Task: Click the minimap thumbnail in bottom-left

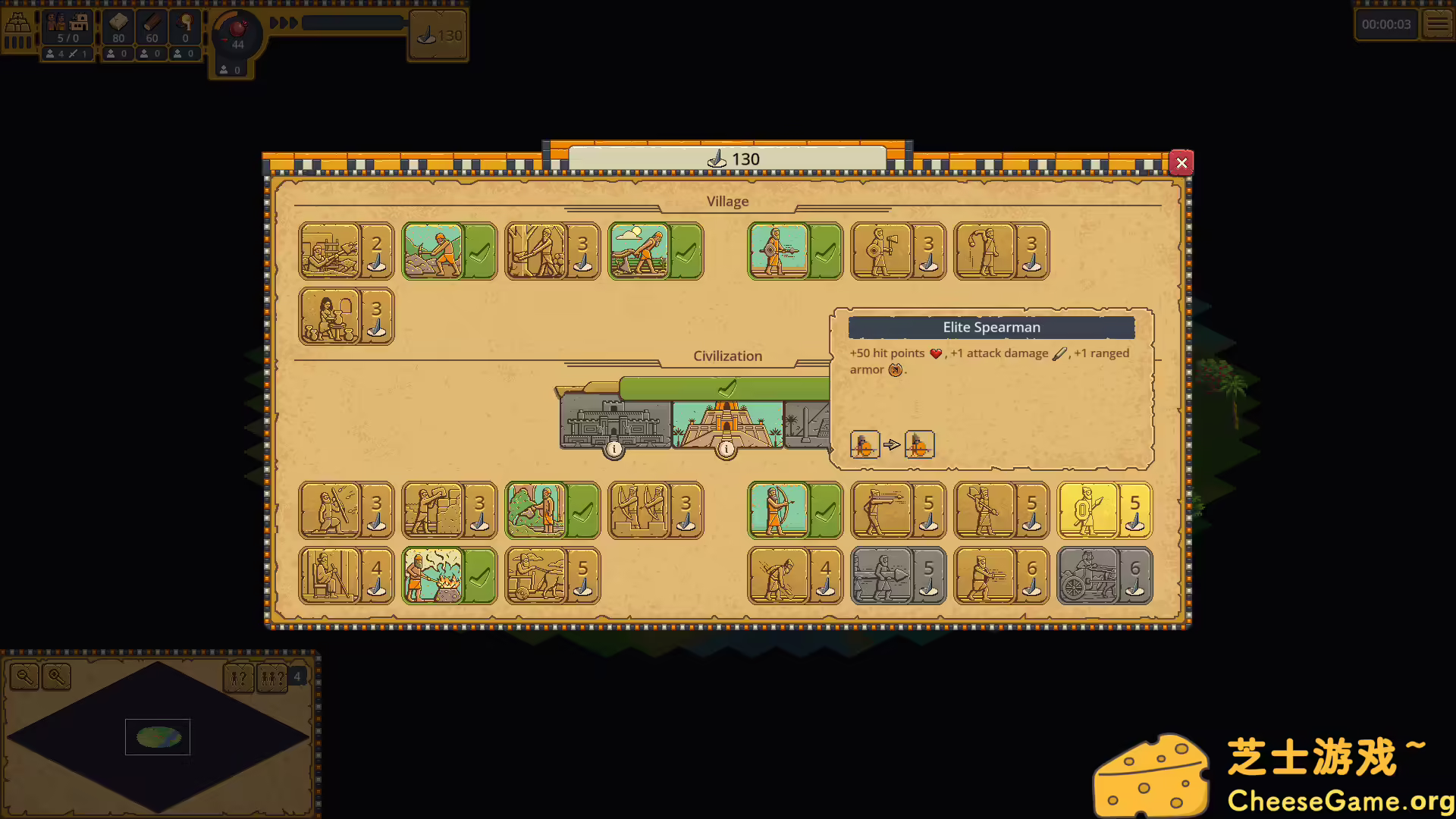Action: pos(157,736)
